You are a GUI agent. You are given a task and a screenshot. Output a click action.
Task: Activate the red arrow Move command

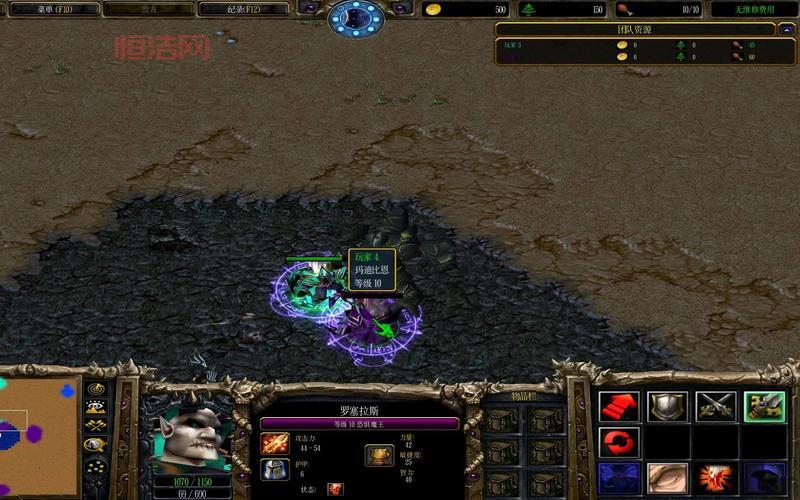(x=618, y=406)
